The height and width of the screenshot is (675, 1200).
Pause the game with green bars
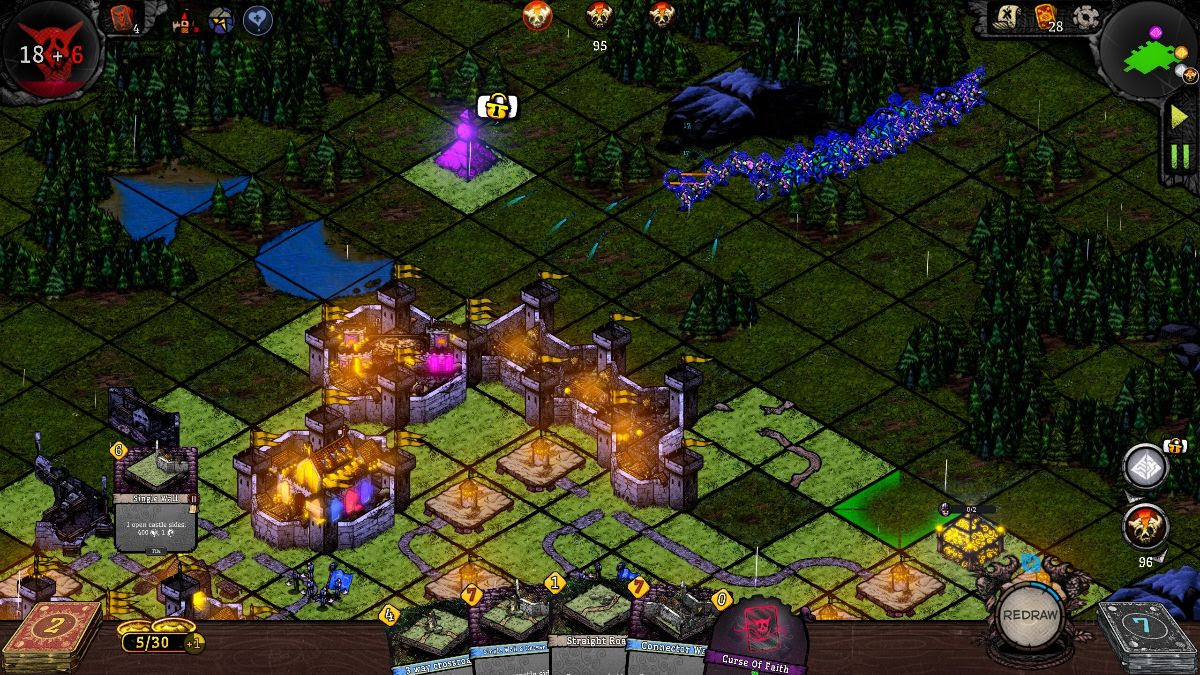(1180, 156)
